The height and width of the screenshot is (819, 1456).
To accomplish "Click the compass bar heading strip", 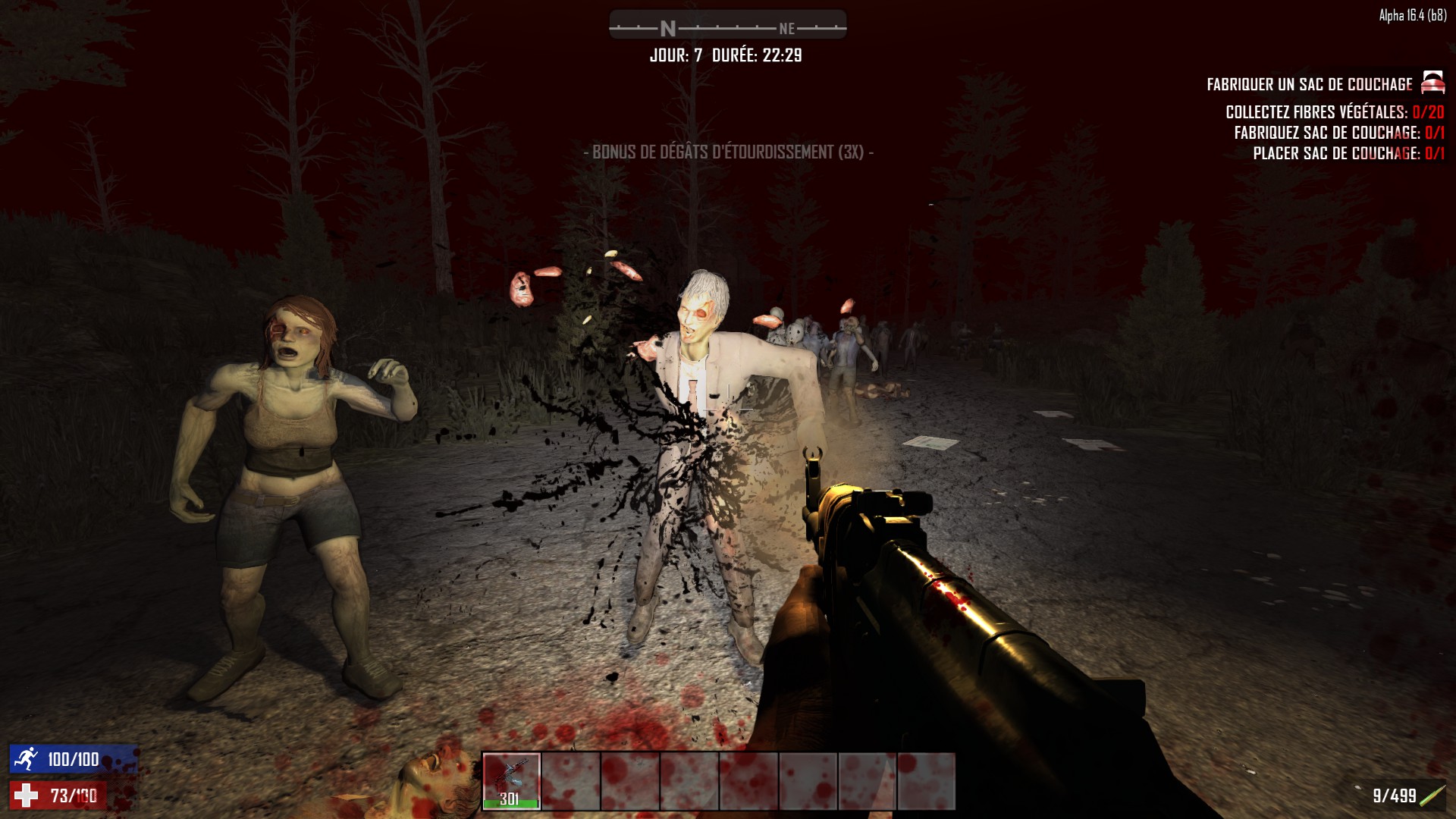I will coord(727,27).
